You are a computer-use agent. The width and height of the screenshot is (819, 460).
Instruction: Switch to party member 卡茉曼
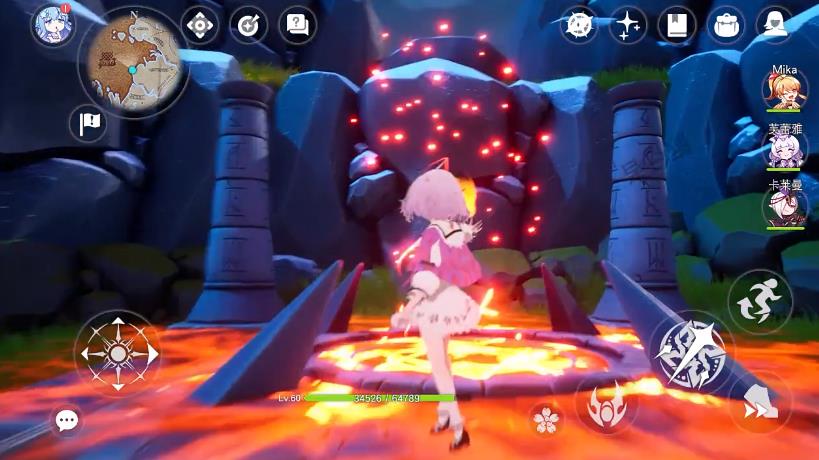(783, 207)
